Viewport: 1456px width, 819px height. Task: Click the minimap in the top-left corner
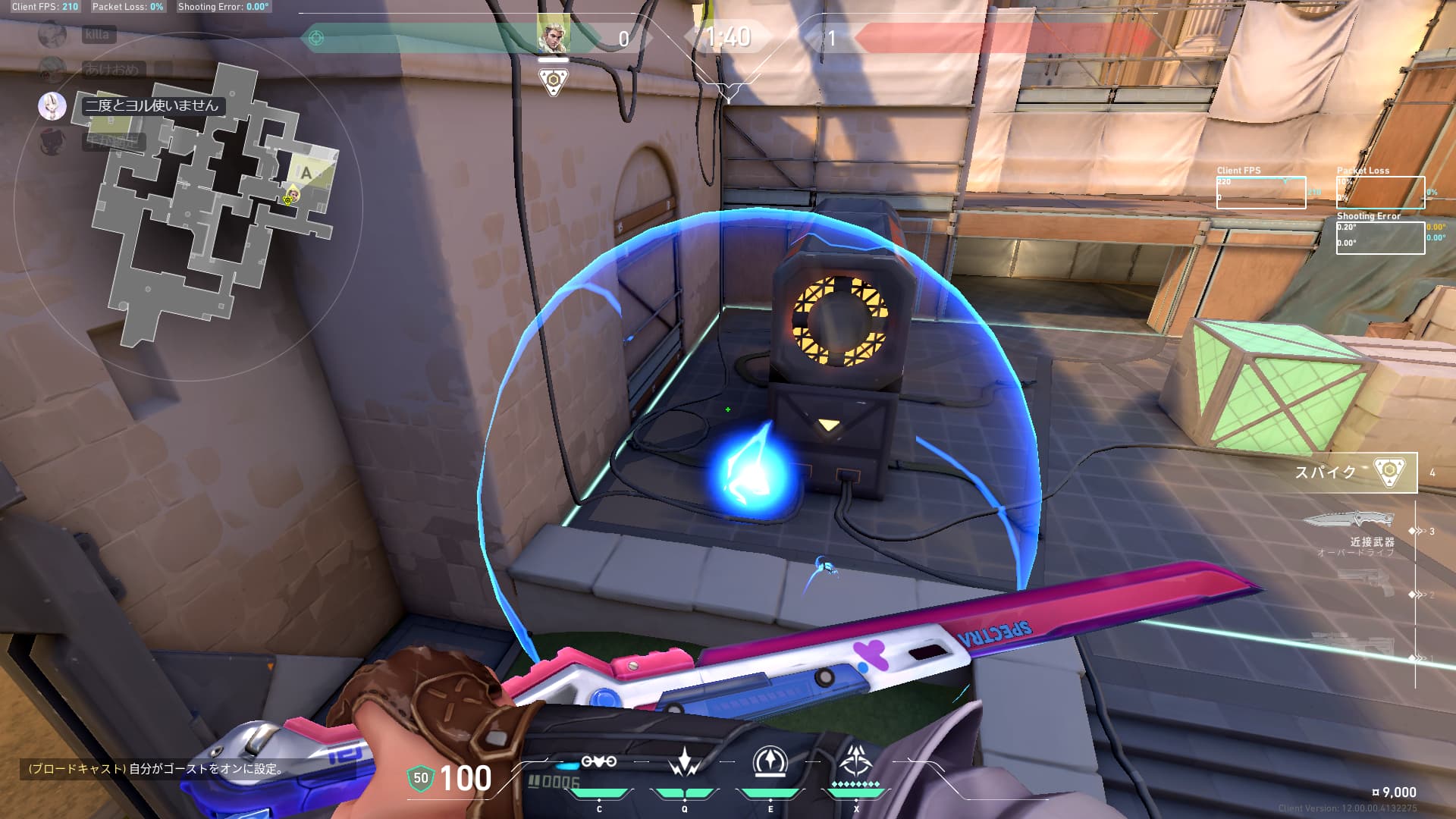click(212, 205)
